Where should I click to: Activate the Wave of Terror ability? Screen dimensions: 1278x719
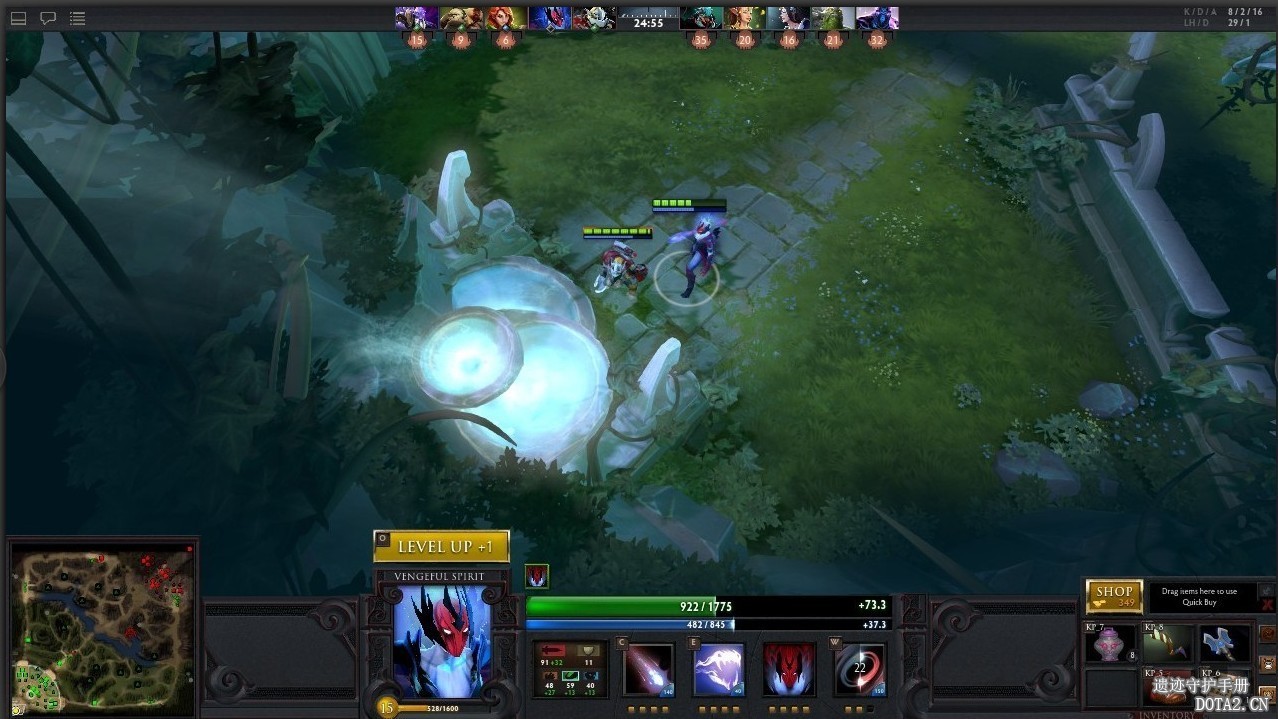(718, 669)
